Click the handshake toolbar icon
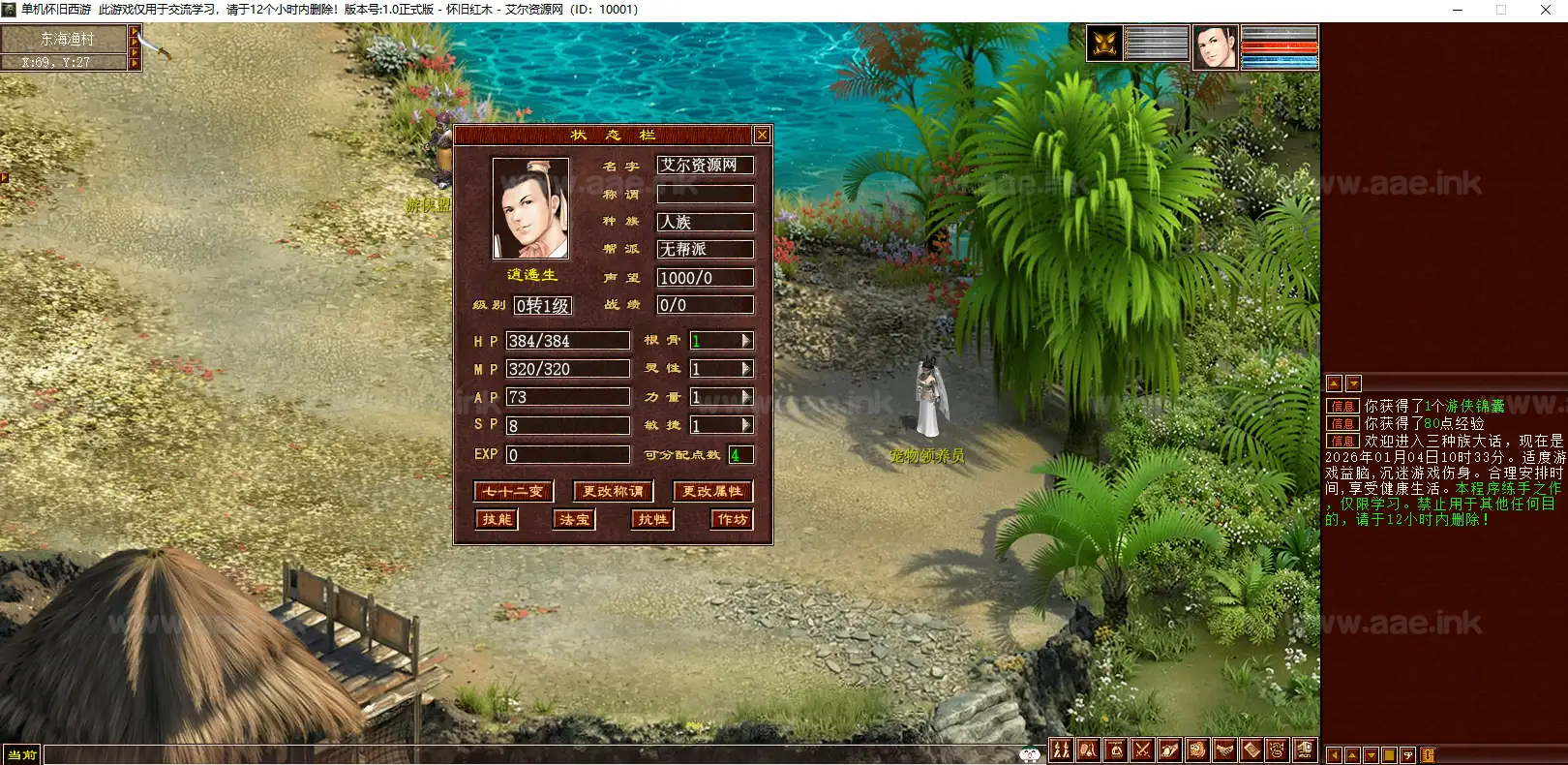1568x765 pixels. [x=1224, y=750]
